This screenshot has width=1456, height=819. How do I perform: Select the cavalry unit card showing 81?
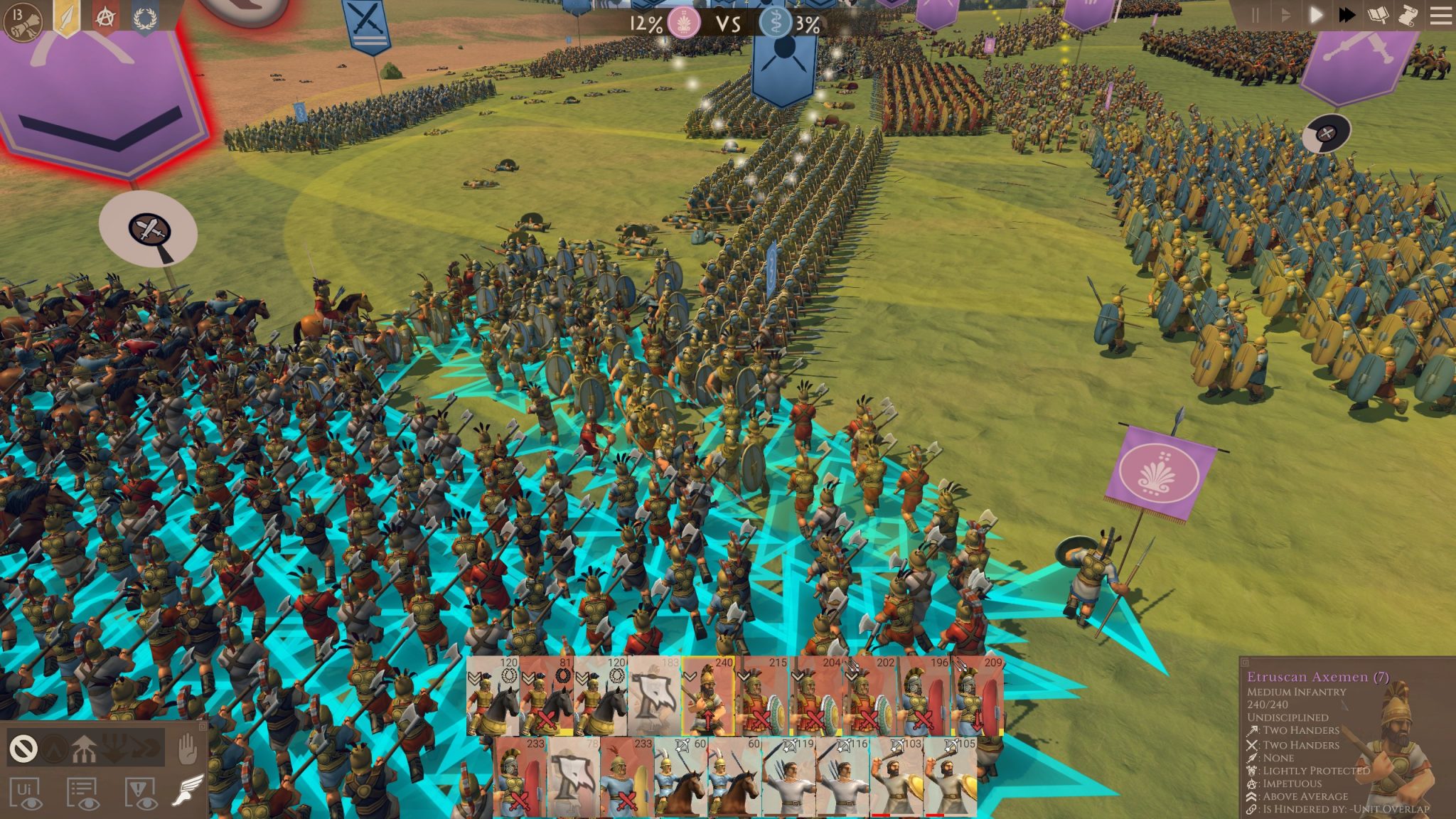click(547, 696)
